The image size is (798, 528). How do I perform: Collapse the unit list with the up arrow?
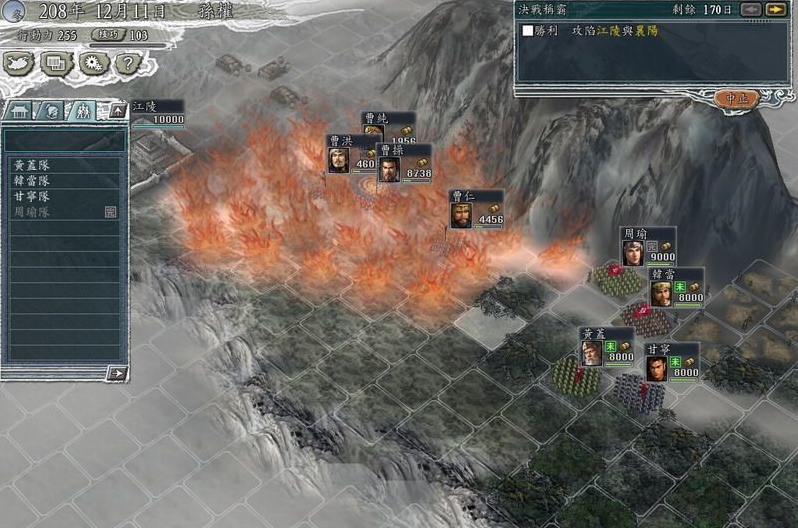[x=117, y=110]
